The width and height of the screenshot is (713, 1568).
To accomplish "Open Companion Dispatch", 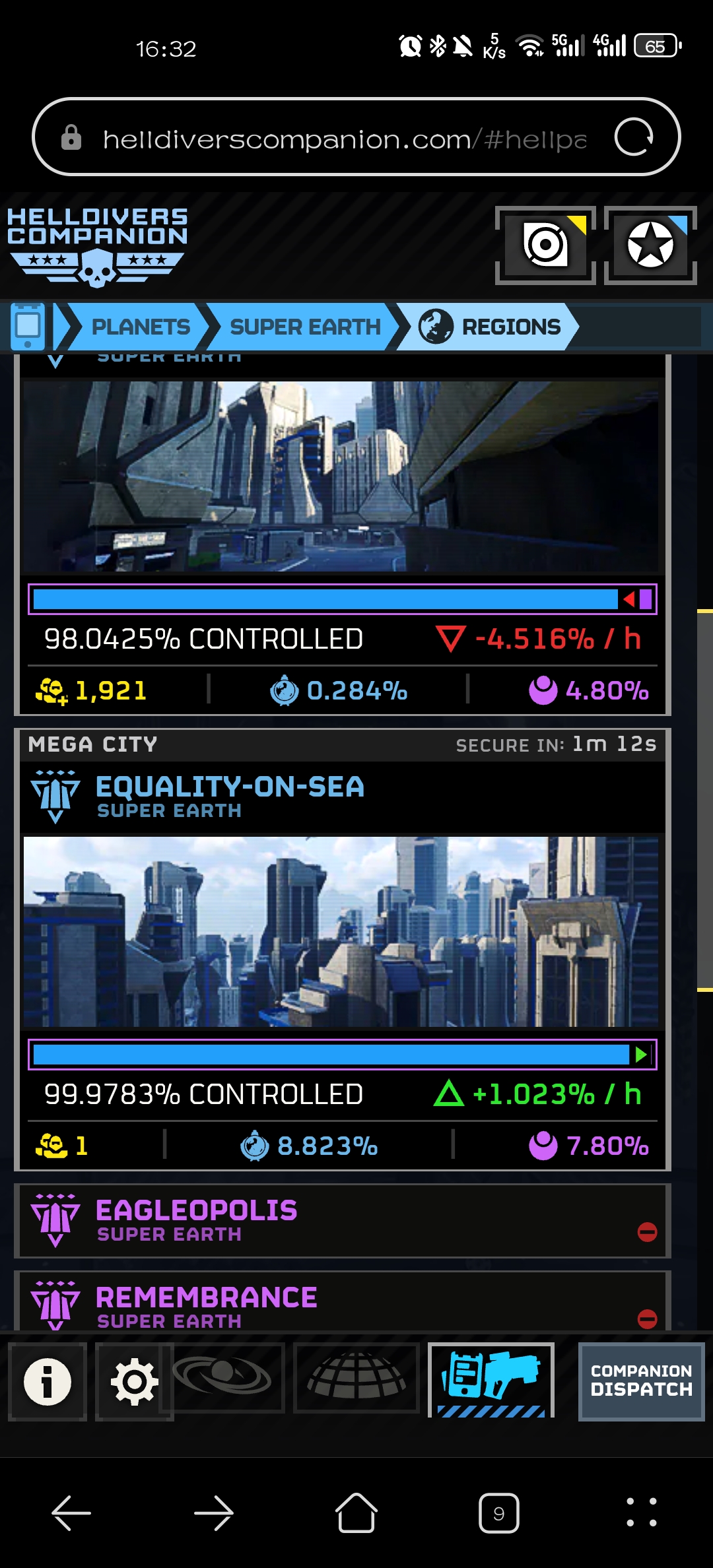I will (x=641, y=1381).
